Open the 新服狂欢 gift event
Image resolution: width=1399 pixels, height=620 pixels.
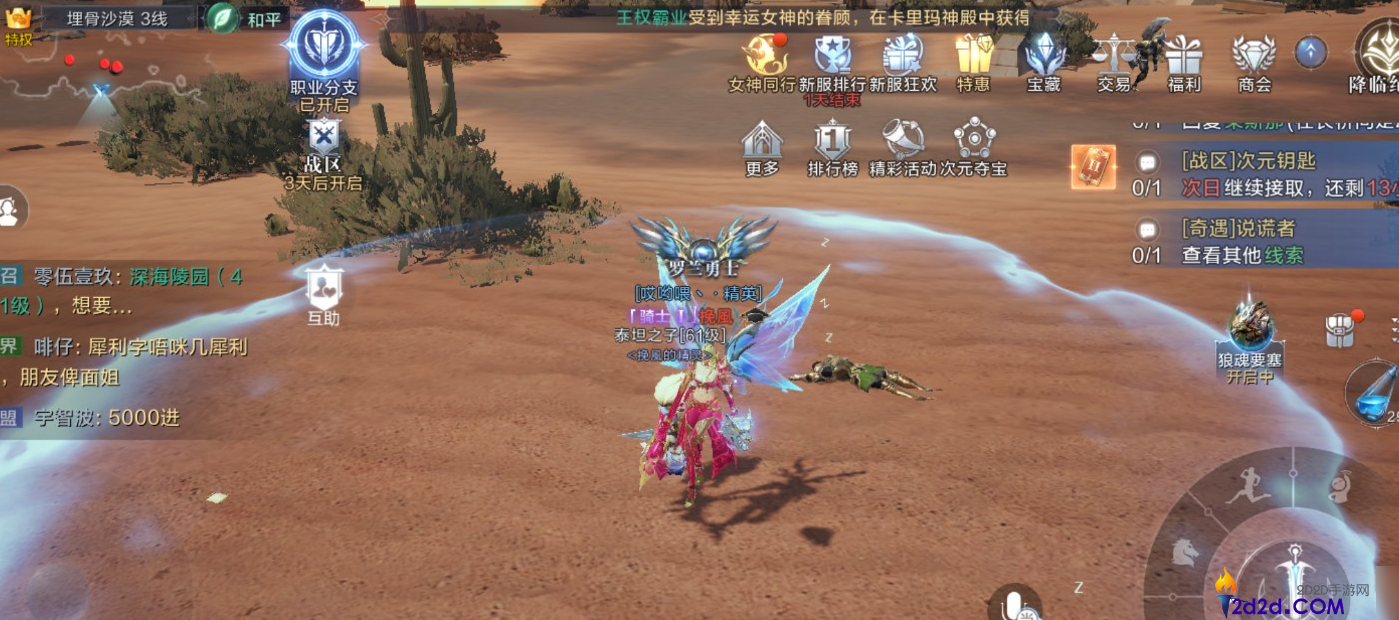(902, 57)
